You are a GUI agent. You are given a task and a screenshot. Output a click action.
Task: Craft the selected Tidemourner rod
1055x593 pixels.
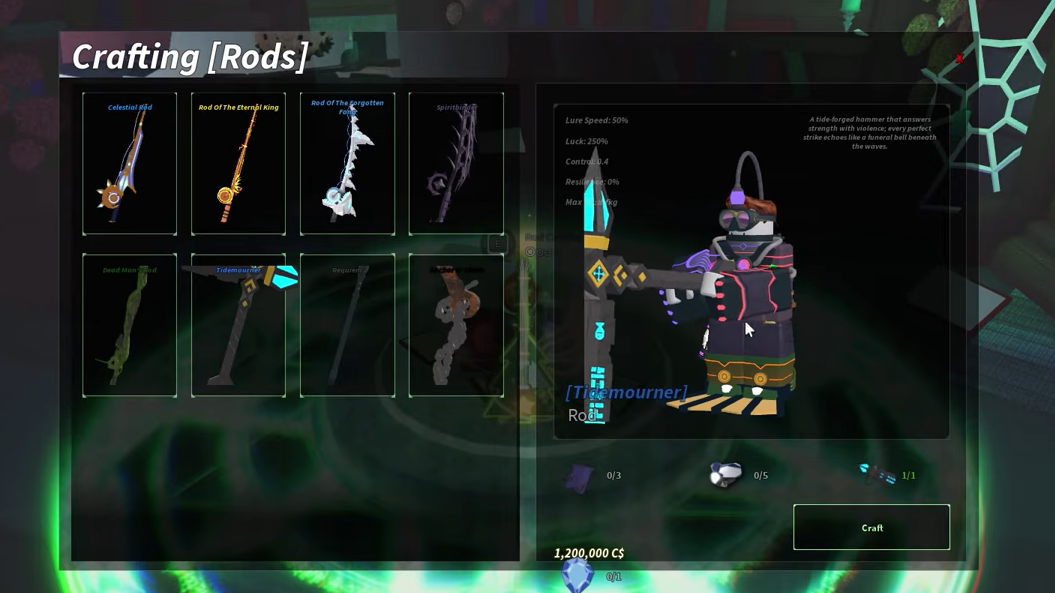tap(871, 527)
